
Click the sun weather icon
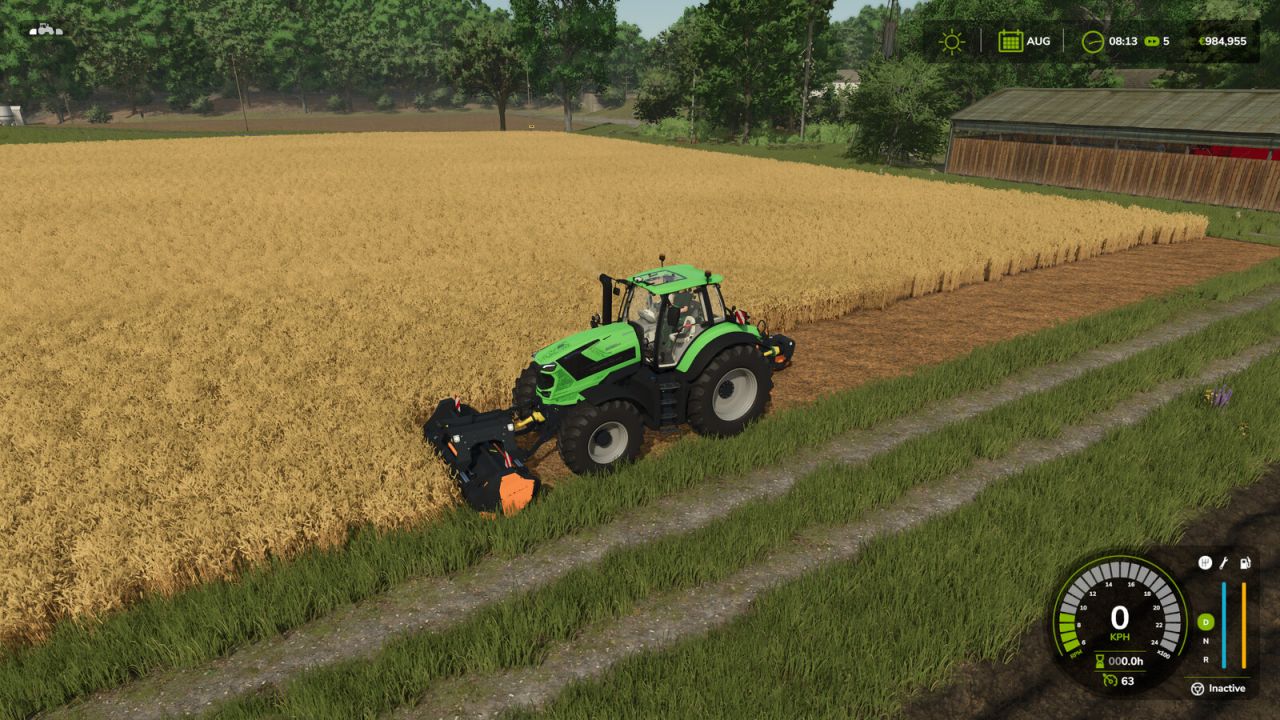coord(952,41)
